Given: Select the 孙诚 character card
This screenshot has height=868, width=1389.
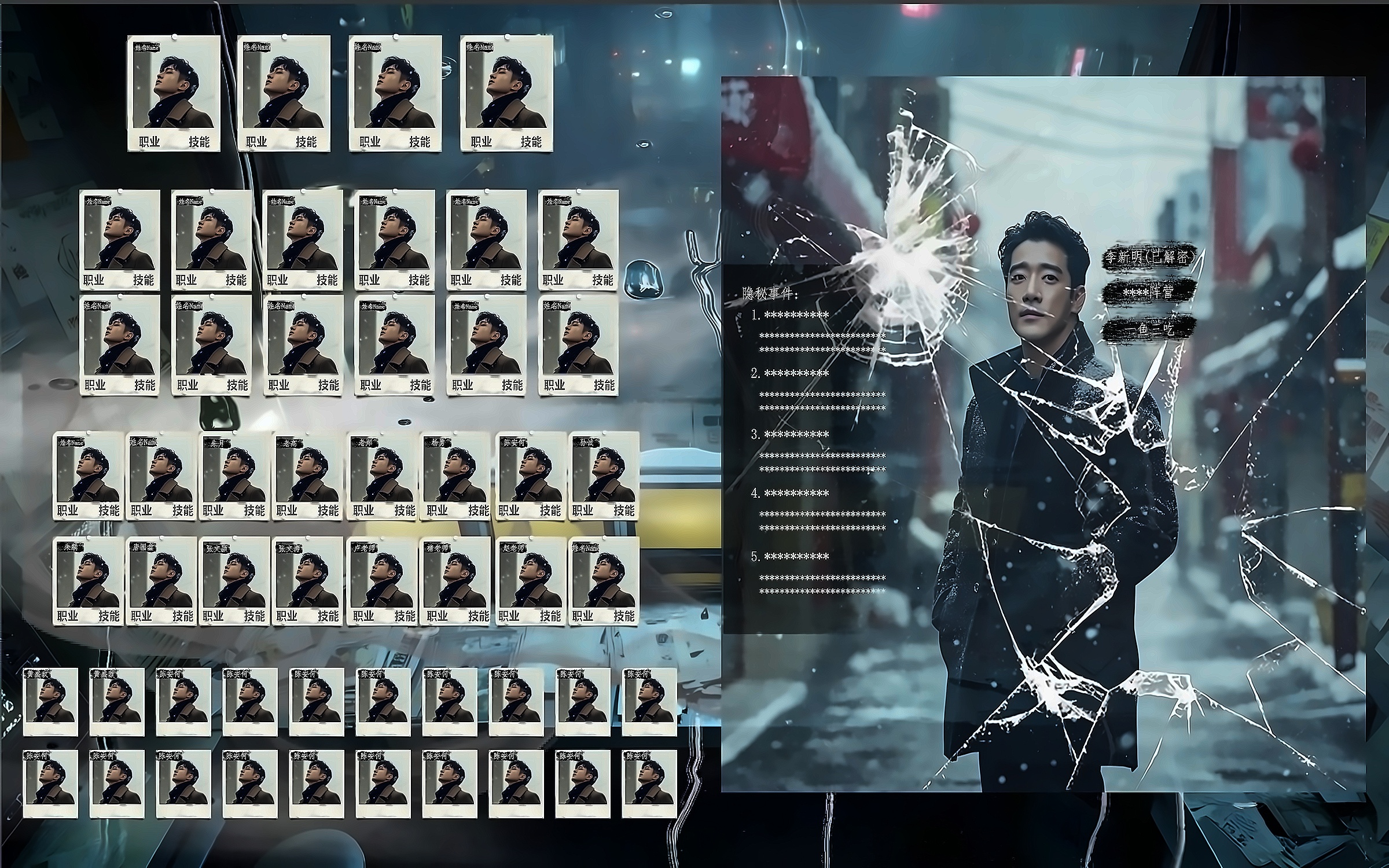Looking at the screenshot, I should (603, 476).
